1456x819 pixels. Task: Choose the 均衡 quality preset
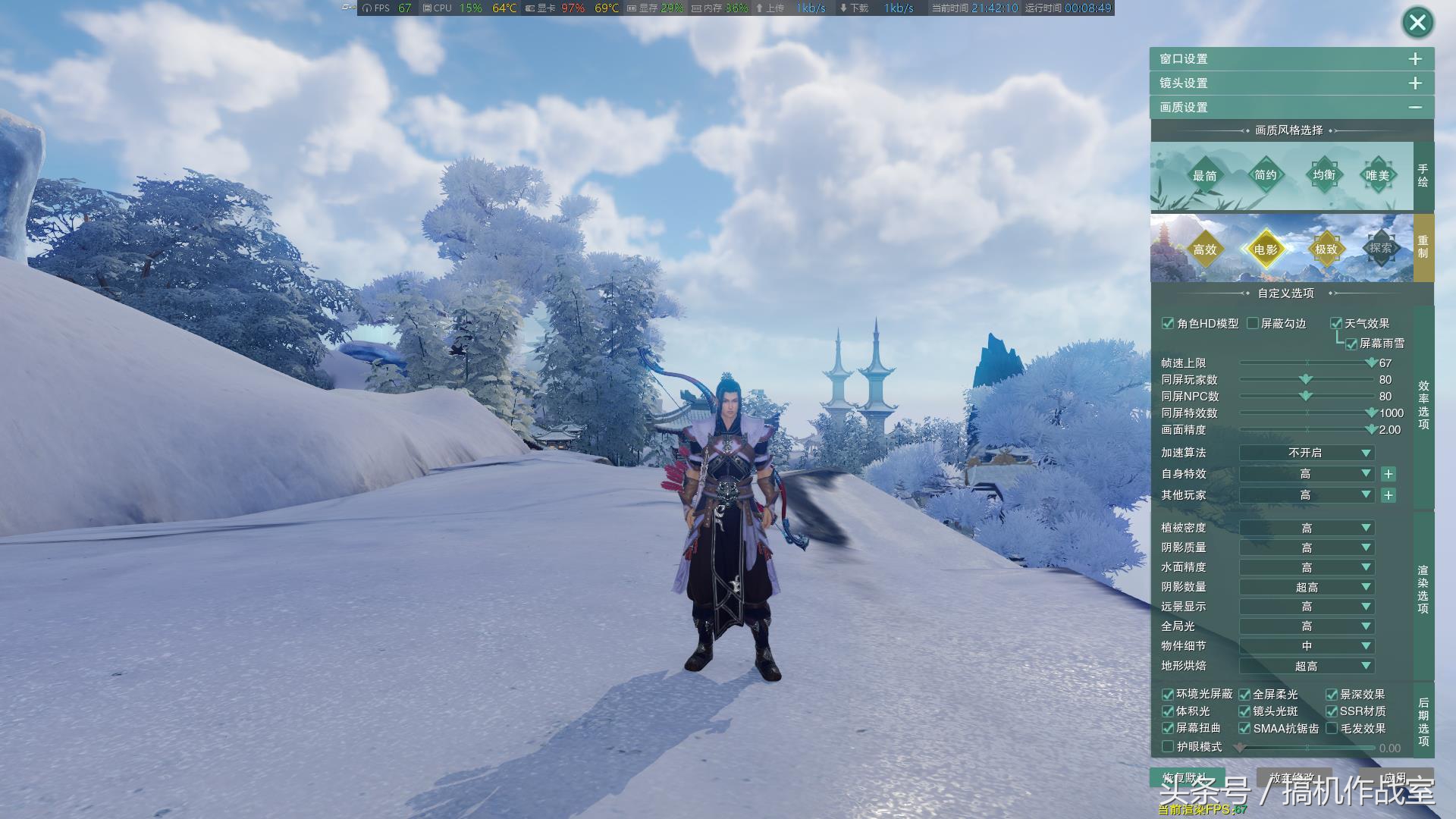click(x=1324, y=175)
